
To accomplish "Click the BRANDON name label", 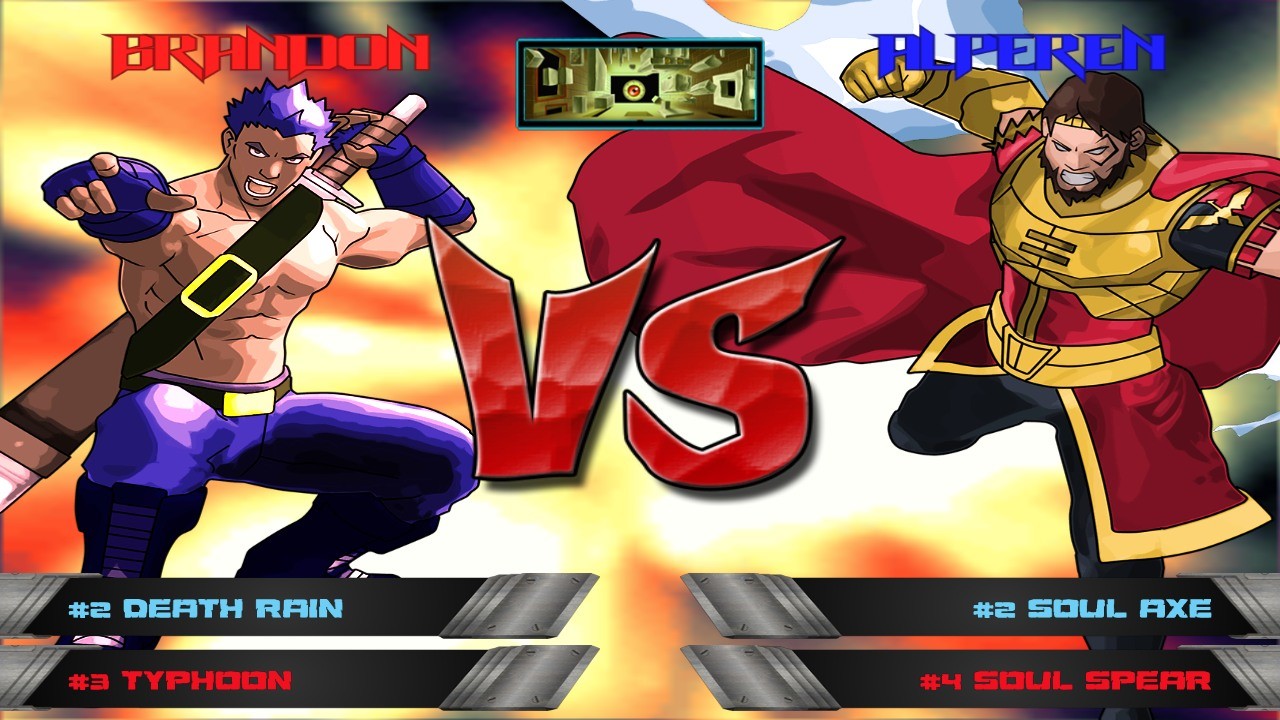I will [265, 47].
